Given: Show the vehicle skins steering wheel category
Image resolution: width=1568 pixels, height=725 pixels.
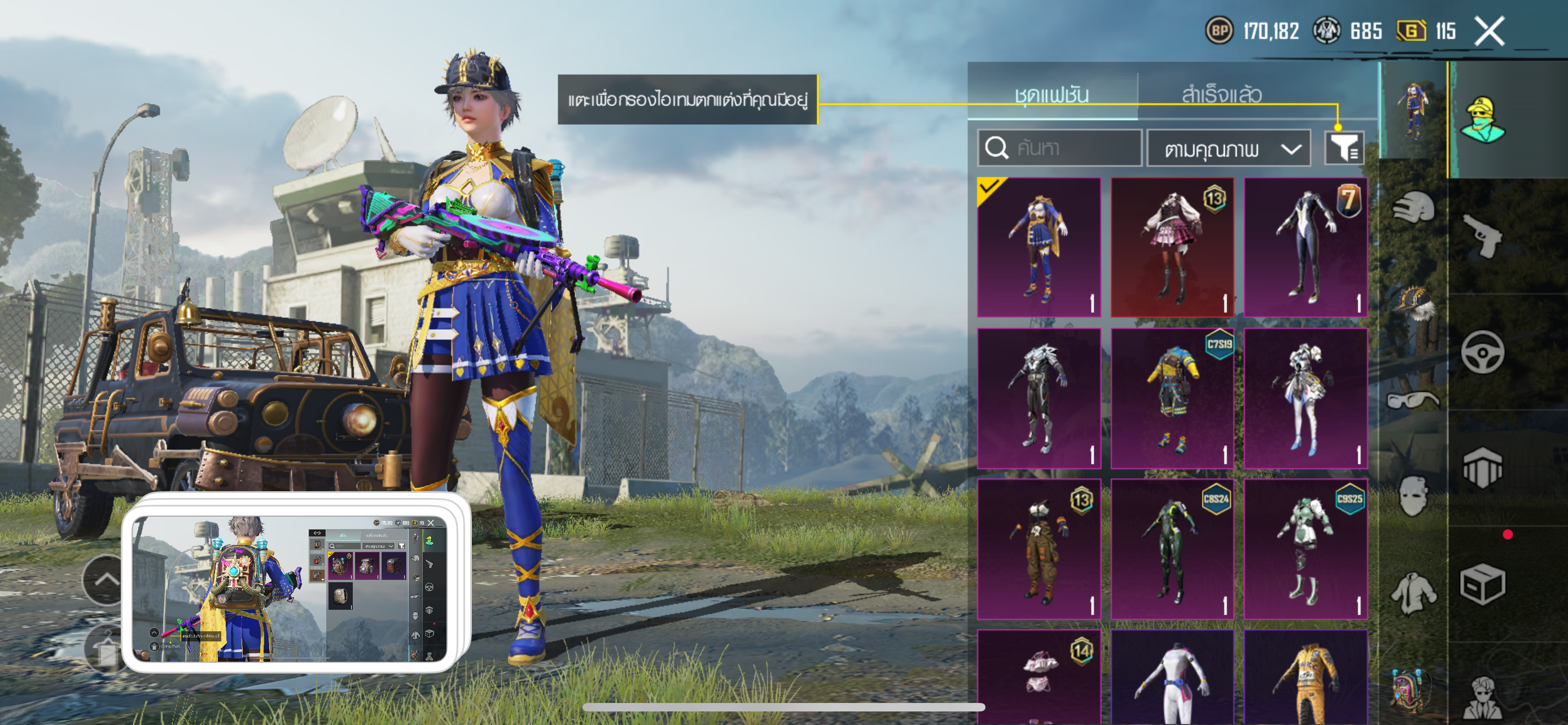Looking at the screenshot, I should pos(1482,352).
